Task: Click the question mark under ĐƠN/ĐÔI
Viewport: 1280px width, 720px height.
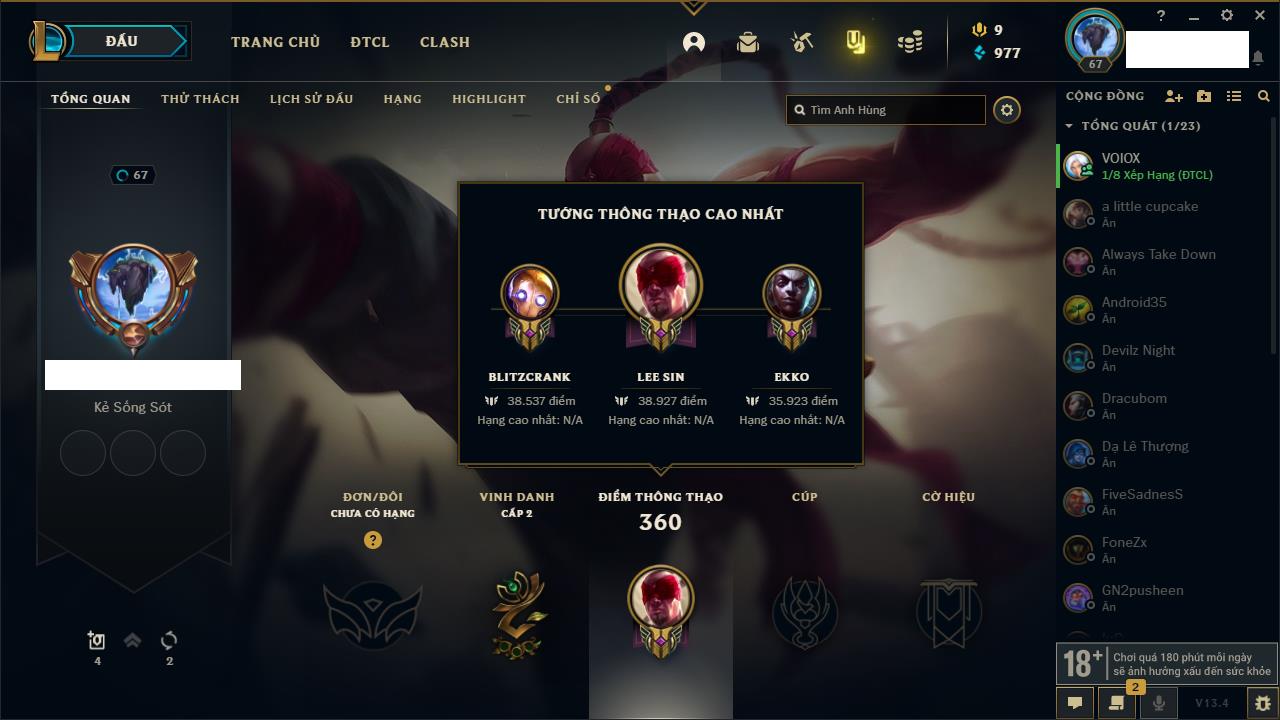Action: click(x=373, y=540)
